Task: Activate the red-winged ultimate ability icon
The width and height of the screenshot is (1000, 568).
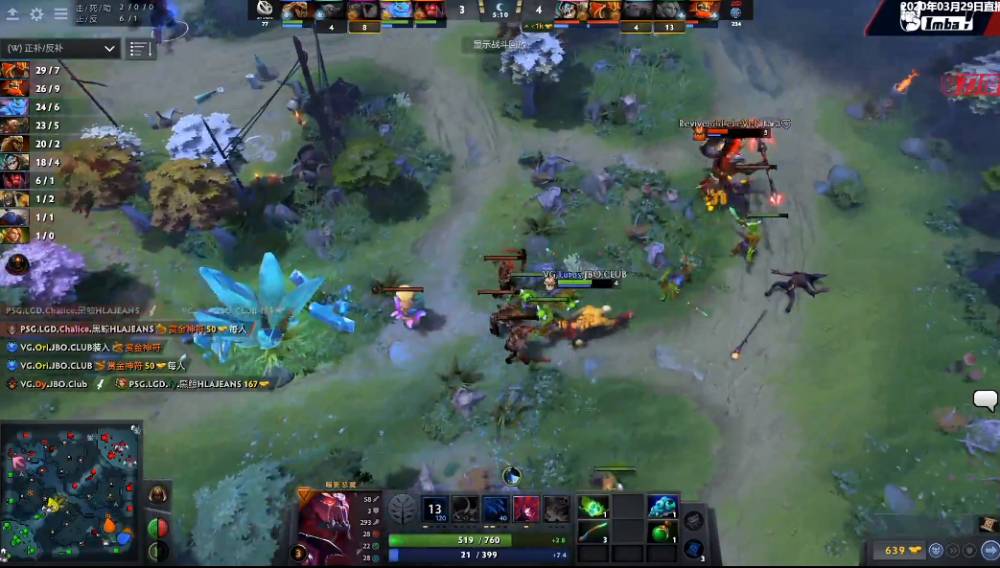Action: coord(527,509)
